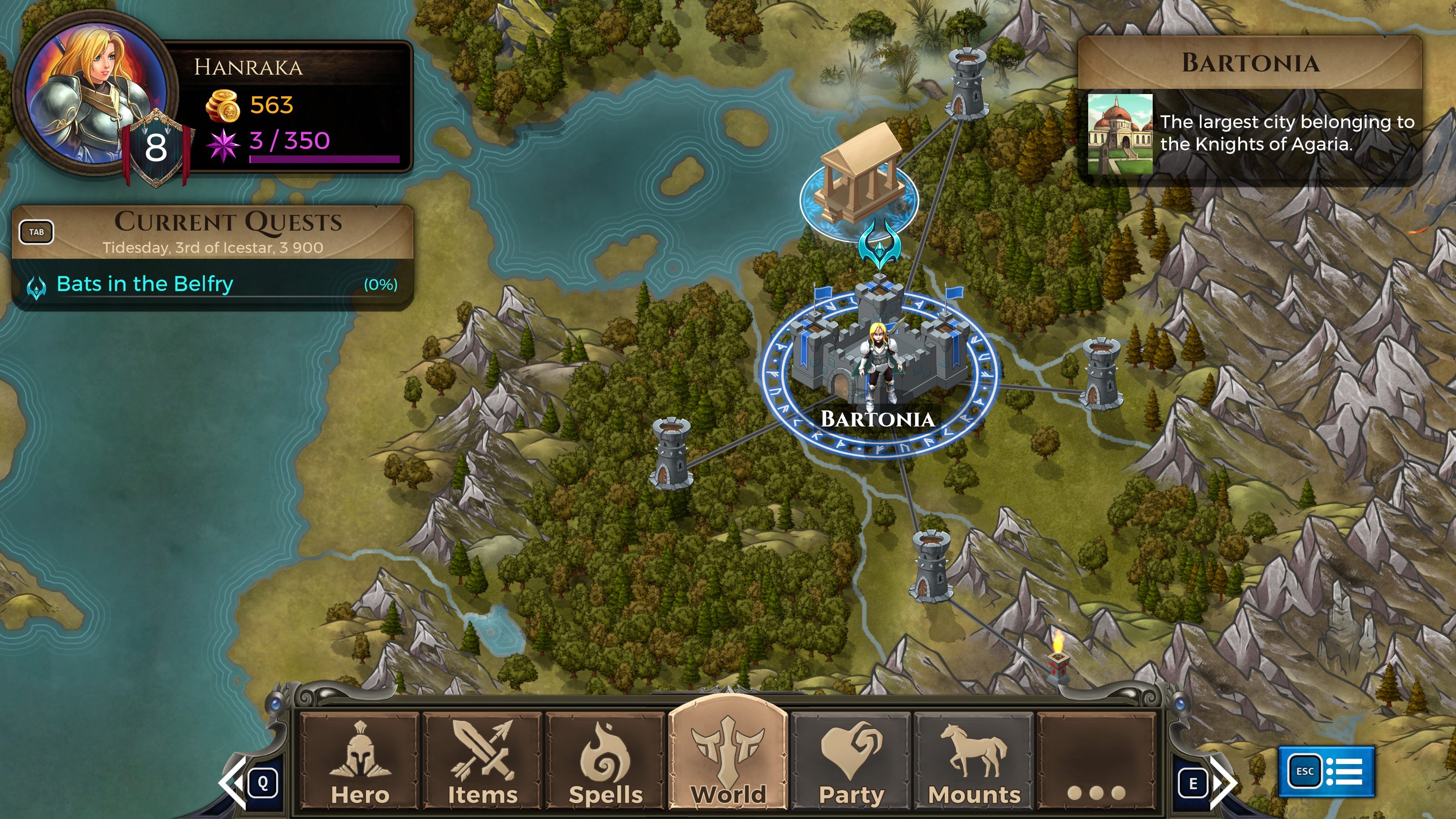Select the Bartonia castle map location
This screenshot has width=1456, height=819.
tap(880, 356)
